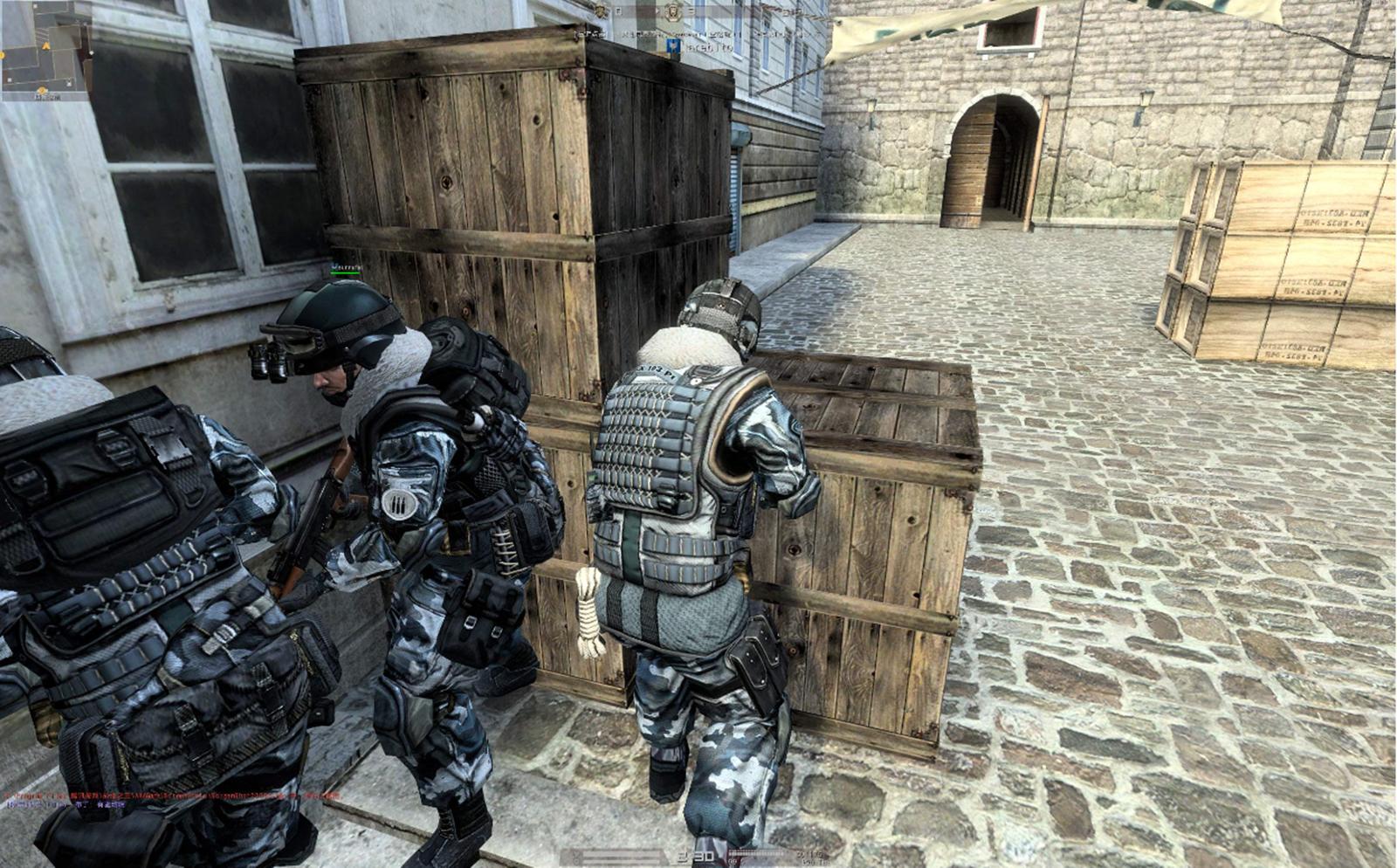1397x868 pixels.
Task: Click the orange player arrow on the minimap
Action: pyautogui.click(x=44, y=45)
